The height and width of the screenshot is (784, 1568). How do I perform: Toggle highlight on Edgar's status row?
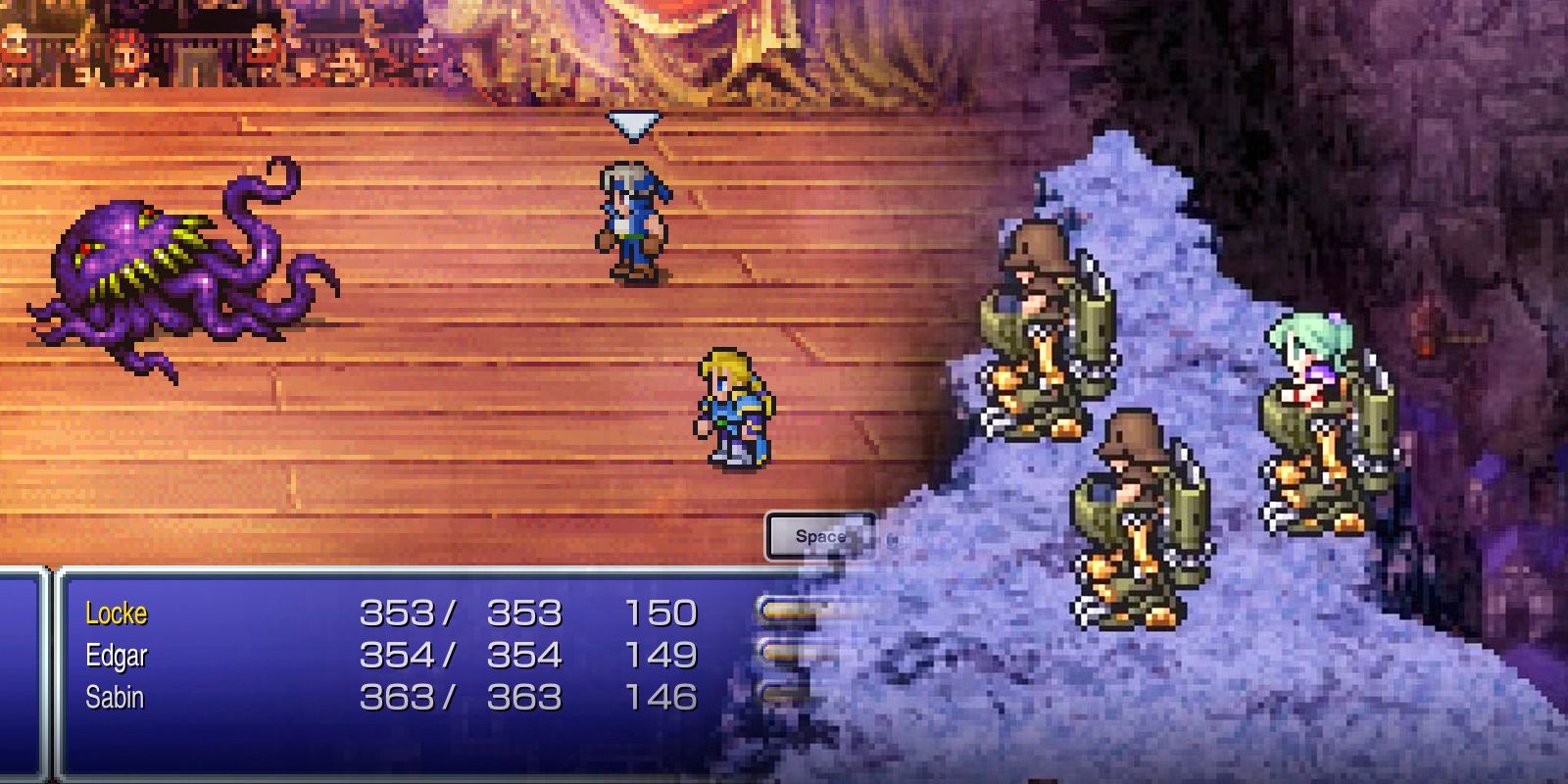point(116,655)
